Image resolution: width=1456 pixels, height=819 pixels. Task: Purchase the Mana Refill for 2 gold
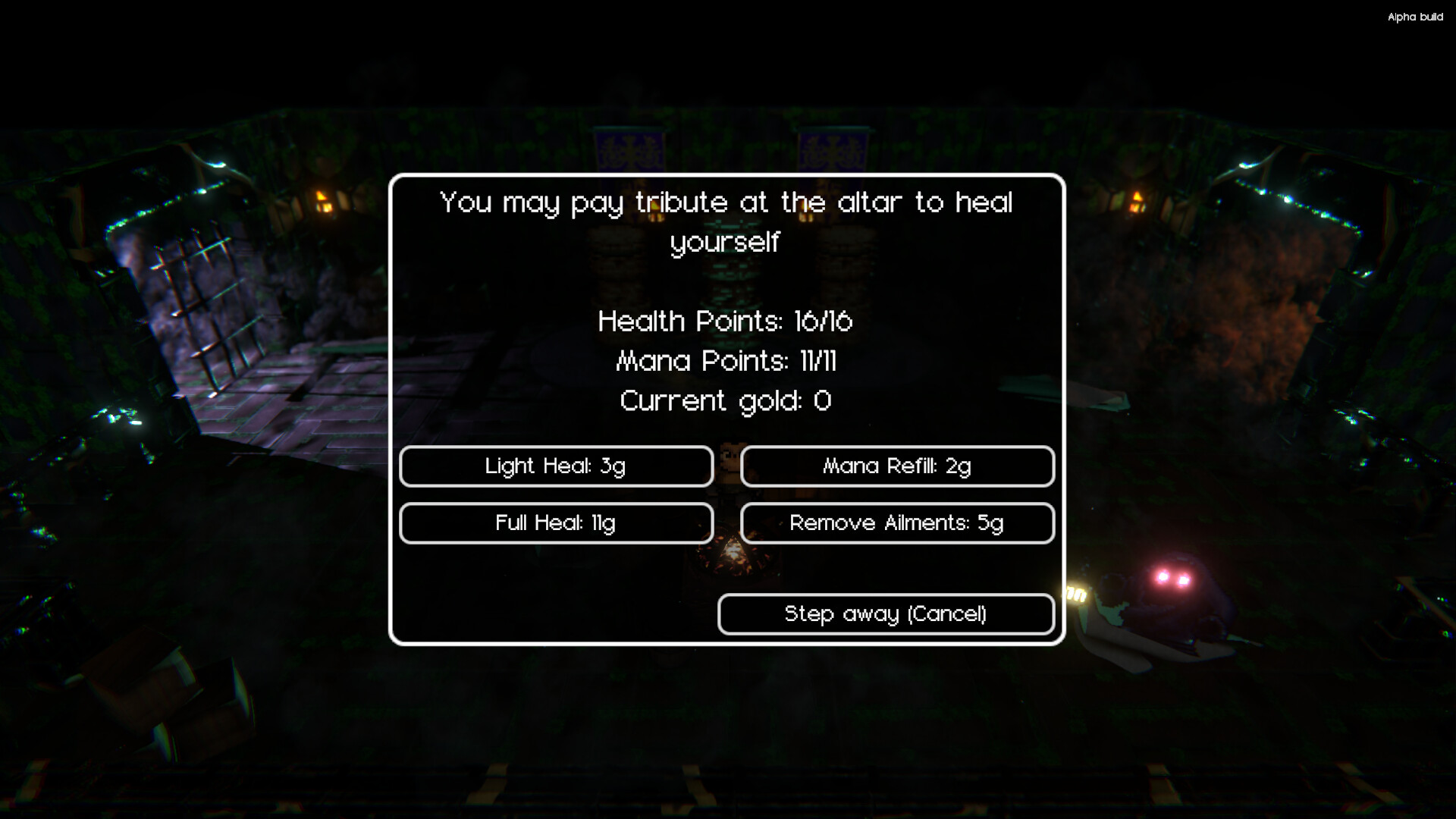(x=897, y=466)
